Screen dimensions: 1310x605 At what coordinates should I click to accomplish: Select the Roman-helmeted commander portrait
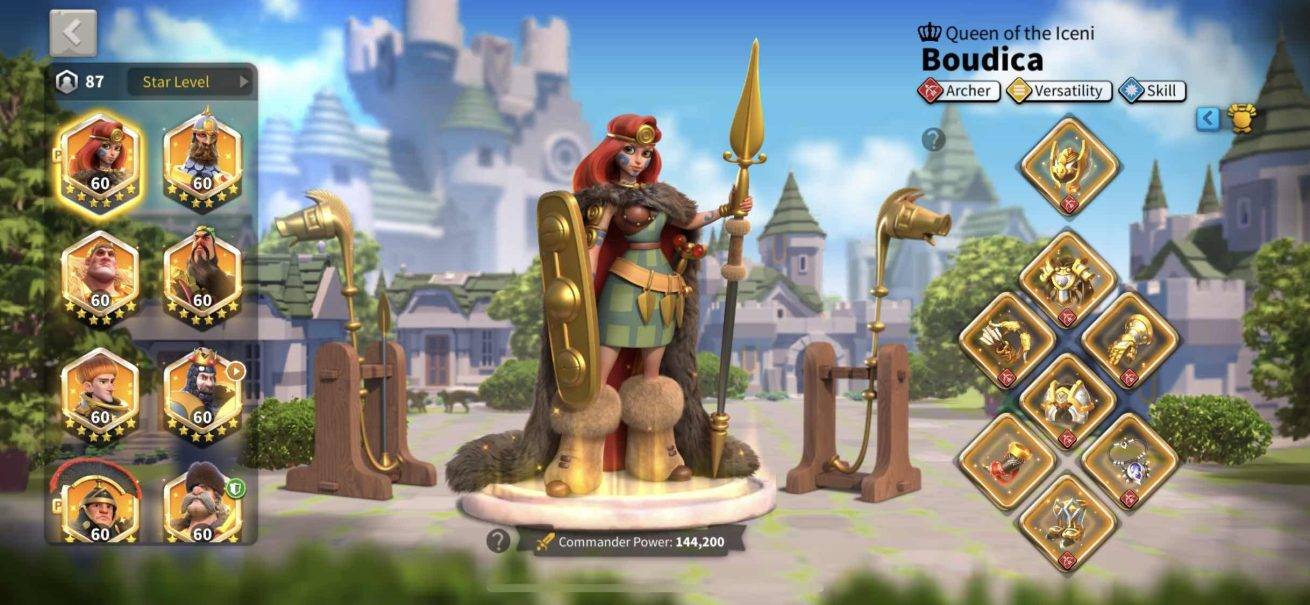pyautogui.click(x=100, y=505)
